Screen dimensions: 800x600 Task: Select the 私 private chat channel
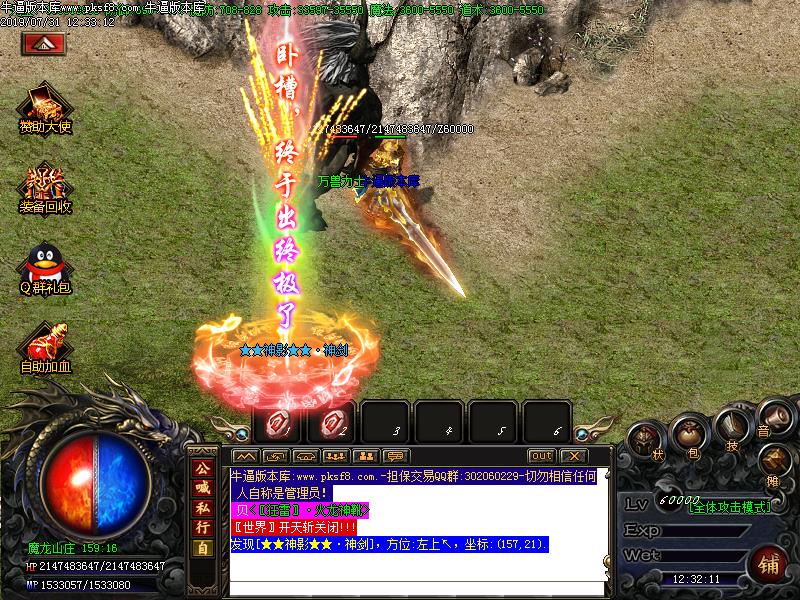(203, 508)
